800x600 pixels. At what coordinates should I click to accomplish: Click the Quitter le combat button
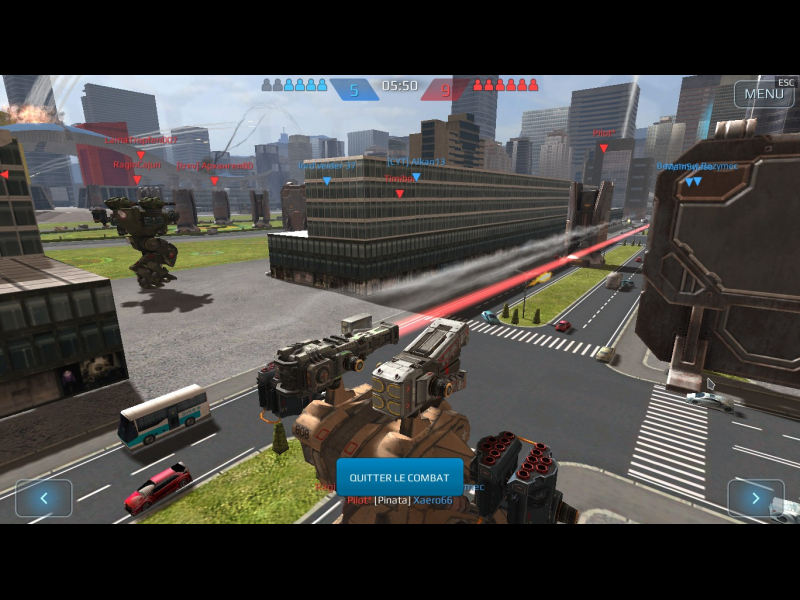click(x=399, y=477)
